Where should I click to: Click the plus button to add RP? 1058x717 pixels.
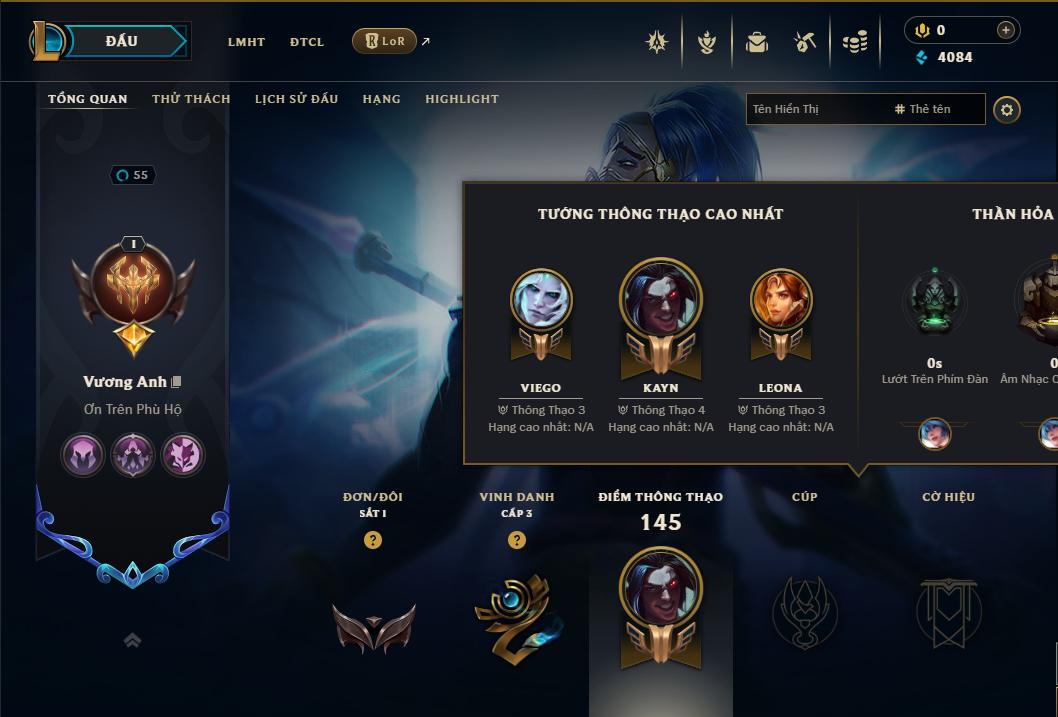1006,30
